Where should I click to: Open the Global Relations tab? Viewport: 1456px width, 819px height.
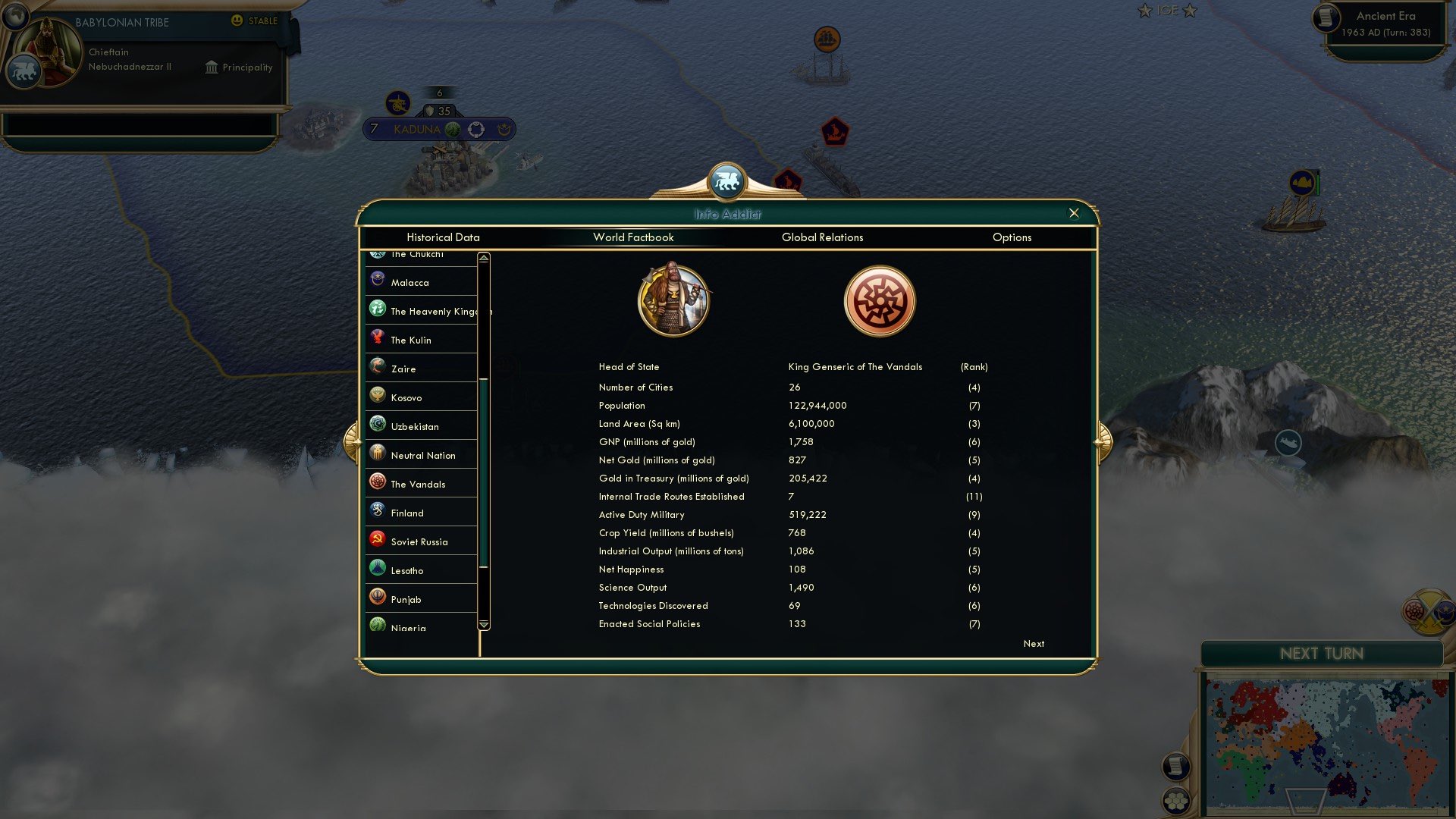(x=823, y=237)
